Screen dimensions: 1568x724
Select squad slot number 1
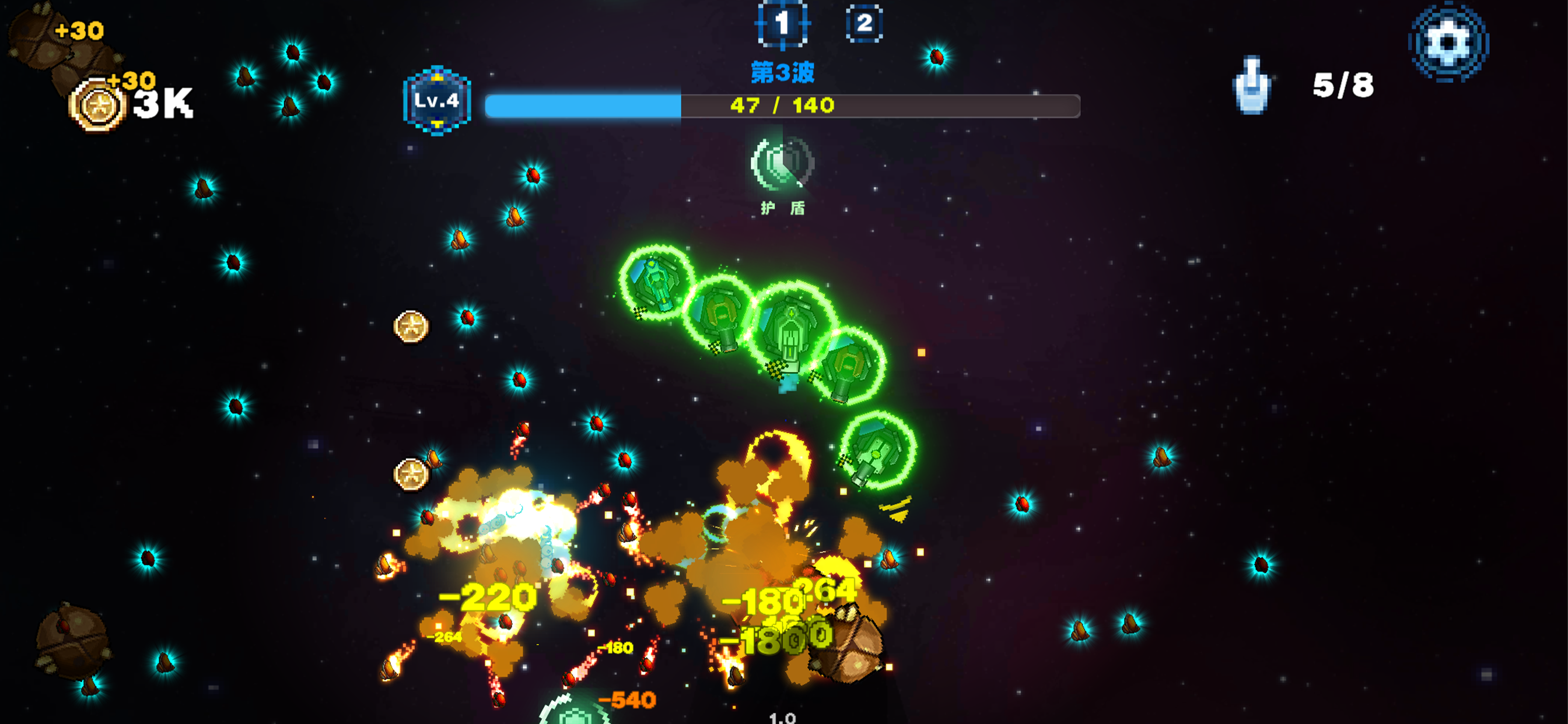click(x=782, y=24)
